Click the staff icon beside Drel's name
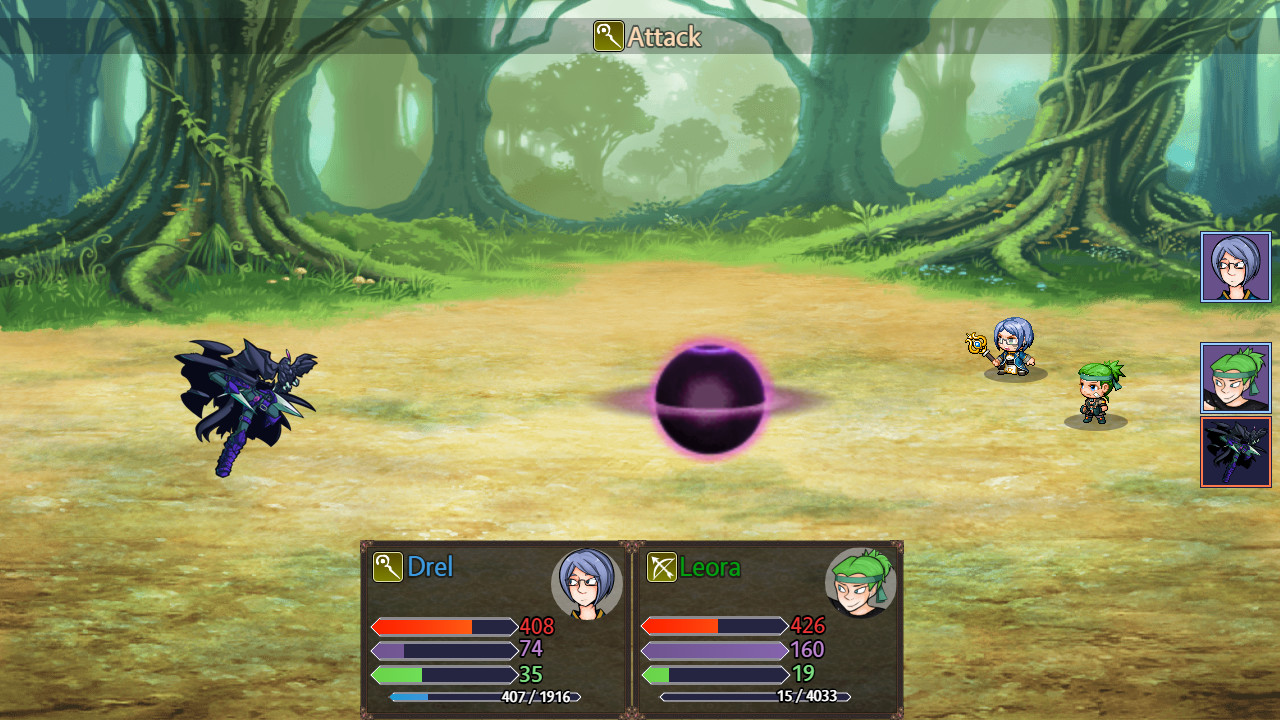The width and height of the screenshot is (1280, 720). (x=387, y=567)
